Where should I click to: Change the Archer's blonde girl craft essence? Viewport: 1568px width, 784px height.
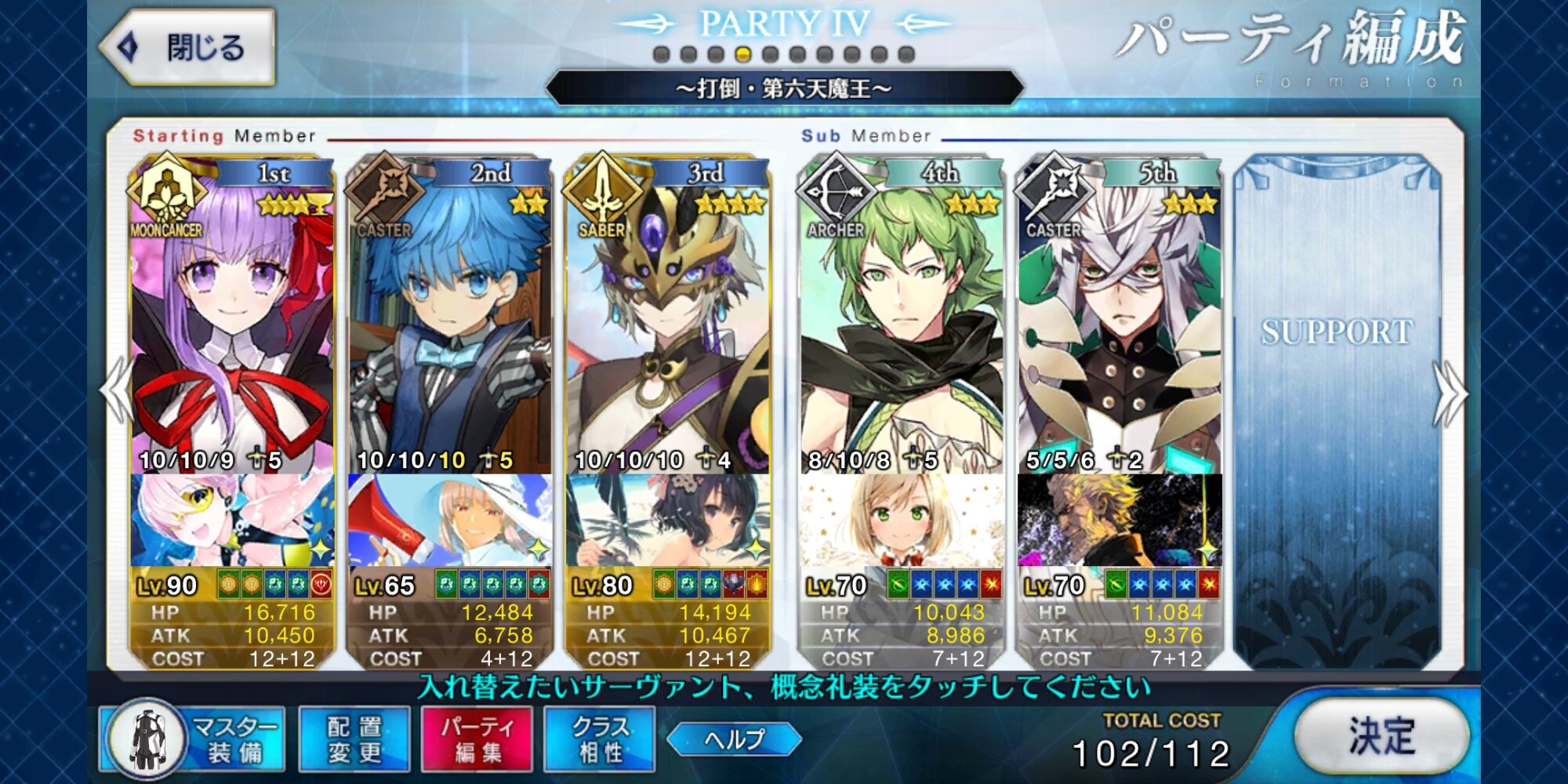(x=902, y=520)
